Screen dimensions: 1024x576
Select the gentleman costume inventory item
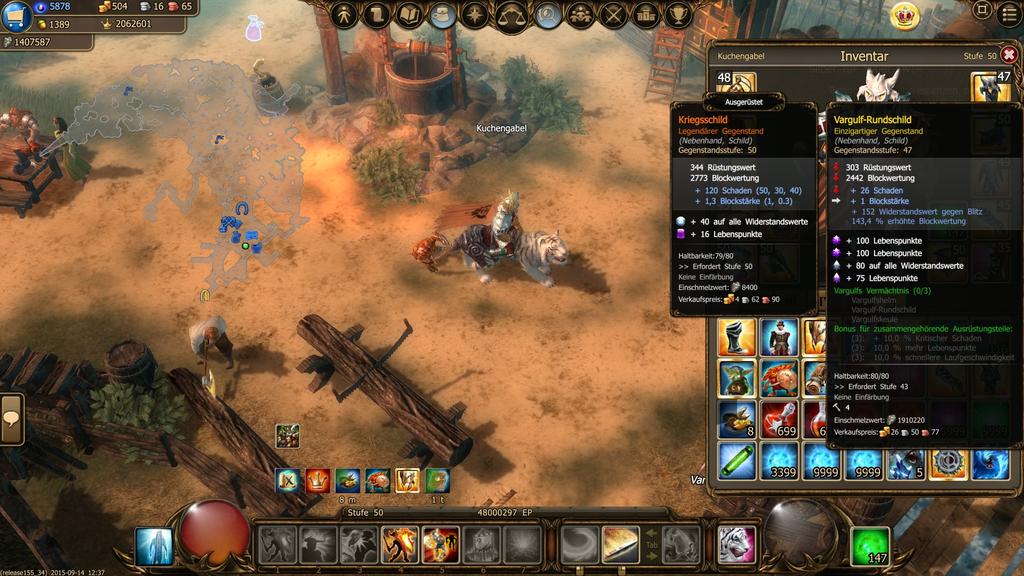pyautogui.click(x=779, y=338)
